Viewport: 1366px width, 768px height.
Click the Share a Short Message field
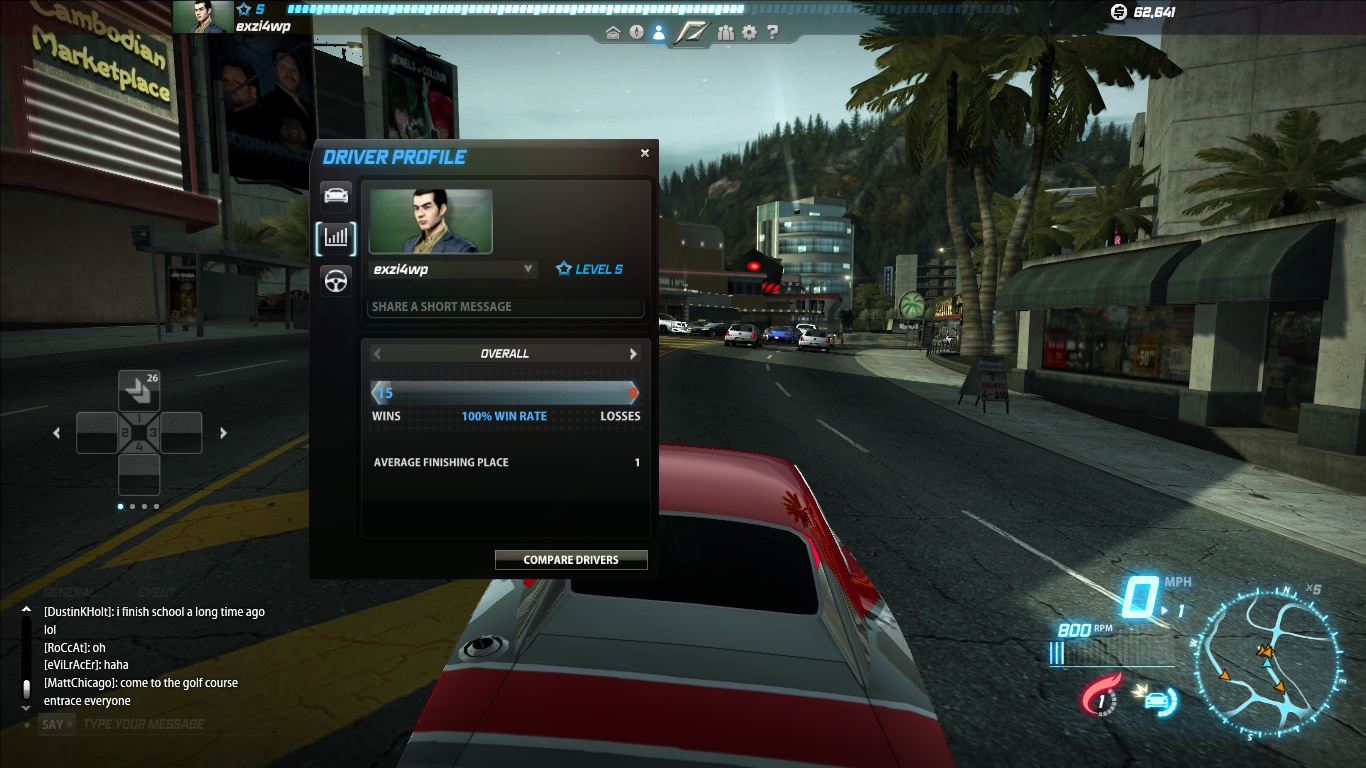point(505,307)
